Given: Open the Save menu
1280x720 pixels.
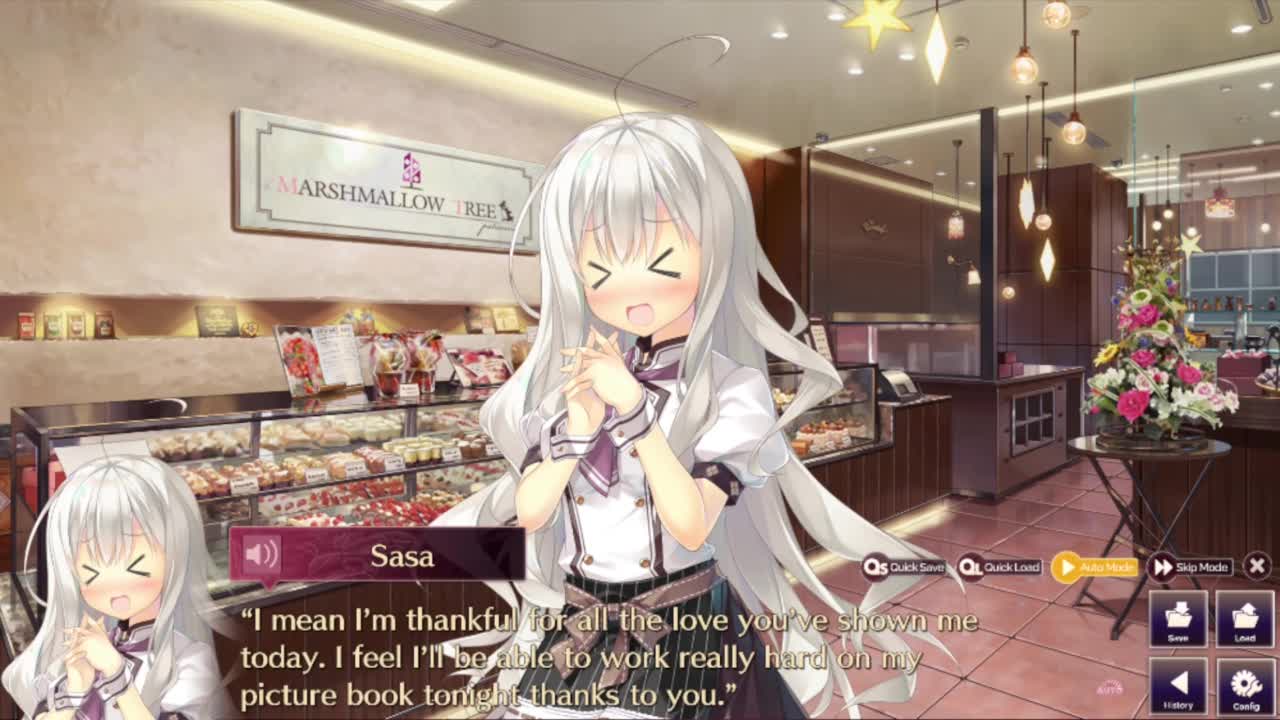Looking at the screenshot, I should coord(1178,618).
